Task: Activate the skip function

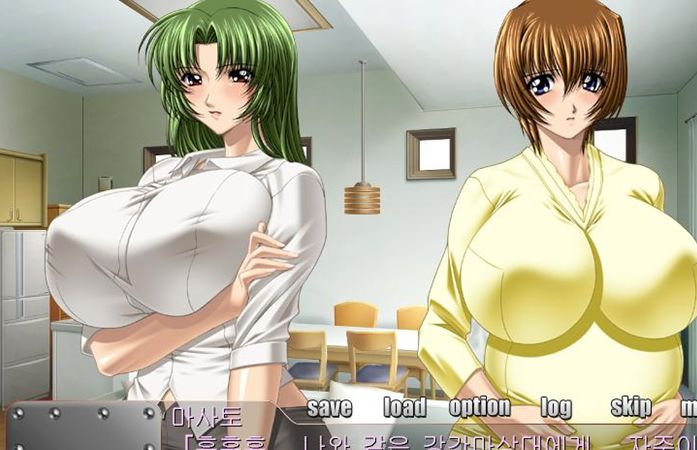Action: point(631,408)
